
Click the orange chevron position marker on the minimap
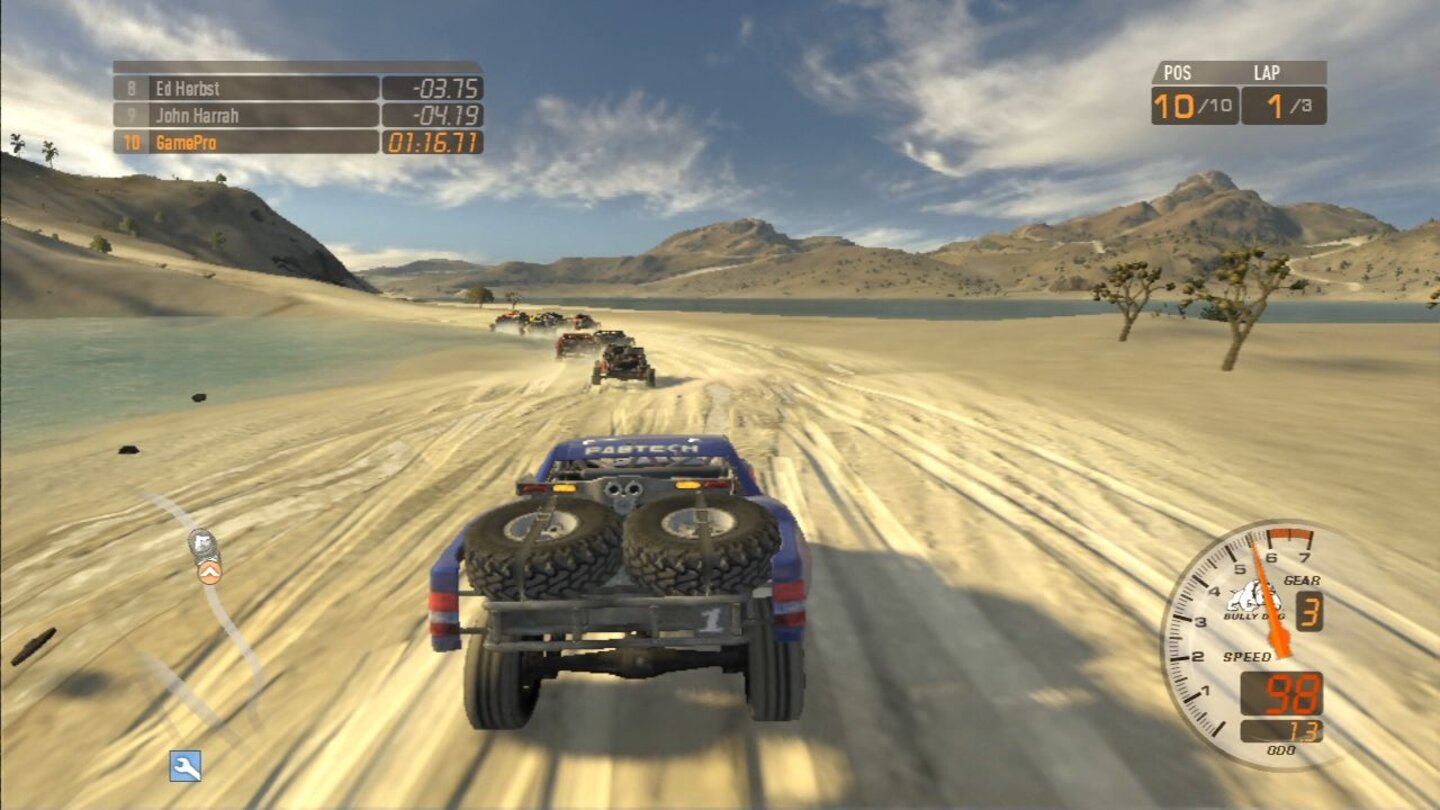(208, 573)
